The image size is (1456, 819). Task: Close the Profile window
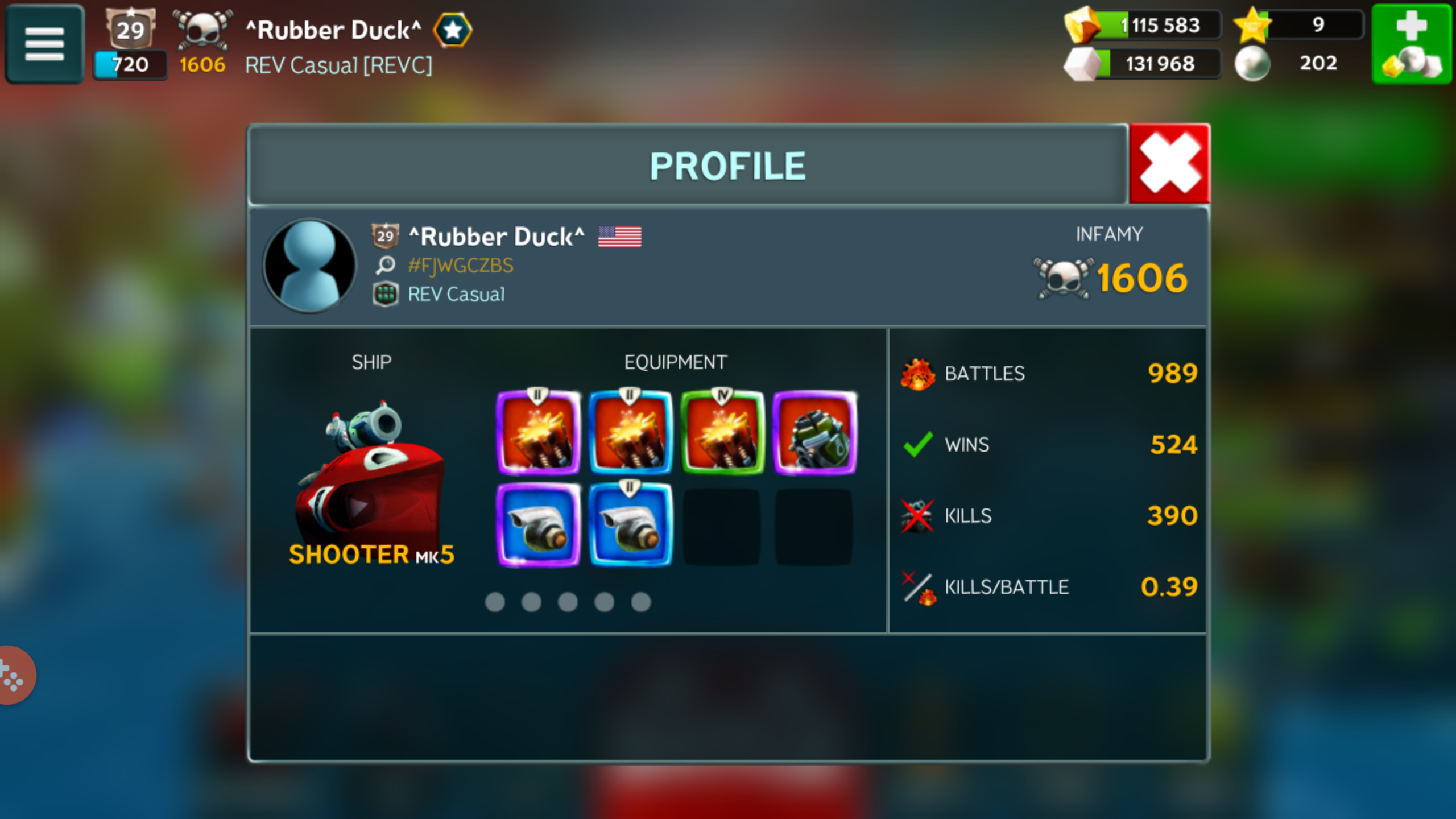click(1169, 164)
